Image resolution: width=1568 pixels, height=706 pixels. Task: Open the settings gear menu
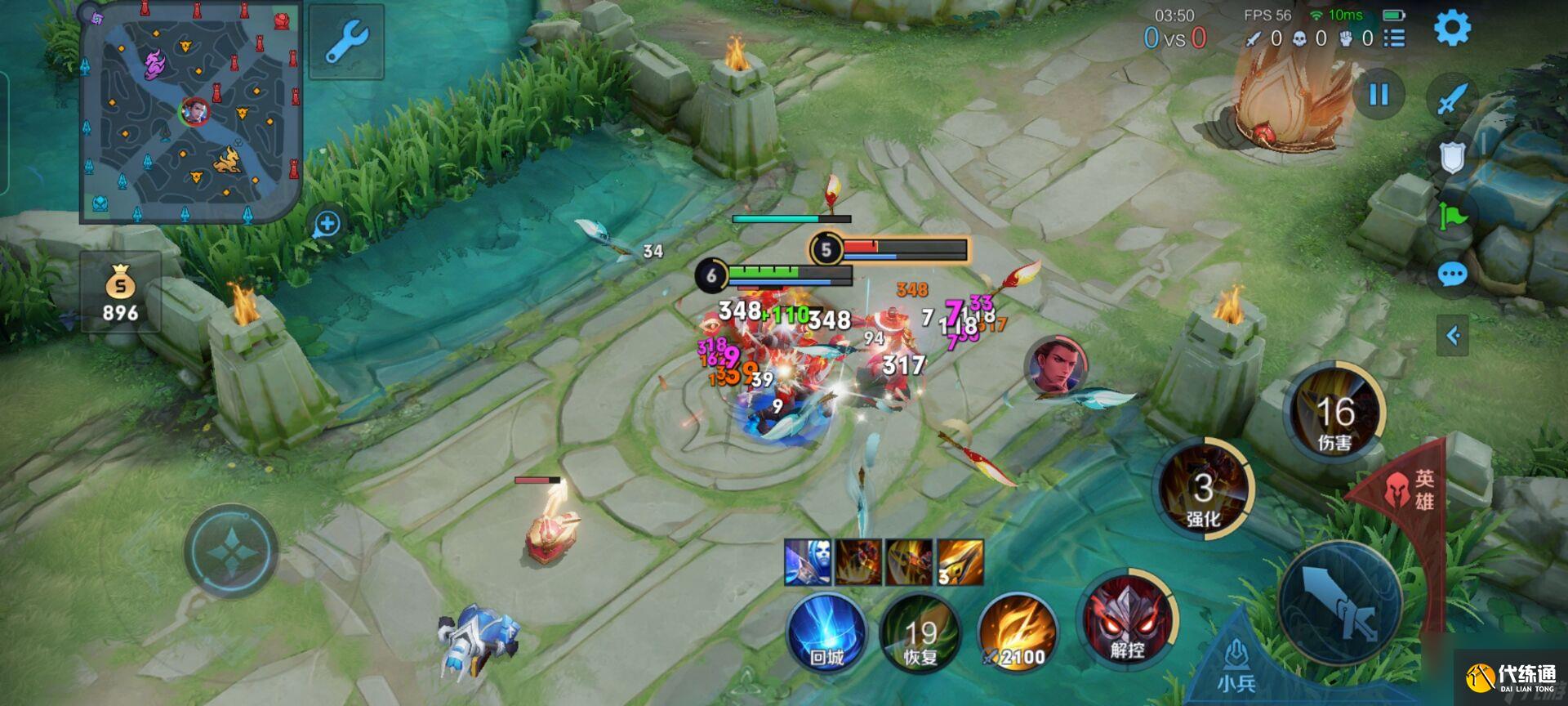[x=1452, y=28]
